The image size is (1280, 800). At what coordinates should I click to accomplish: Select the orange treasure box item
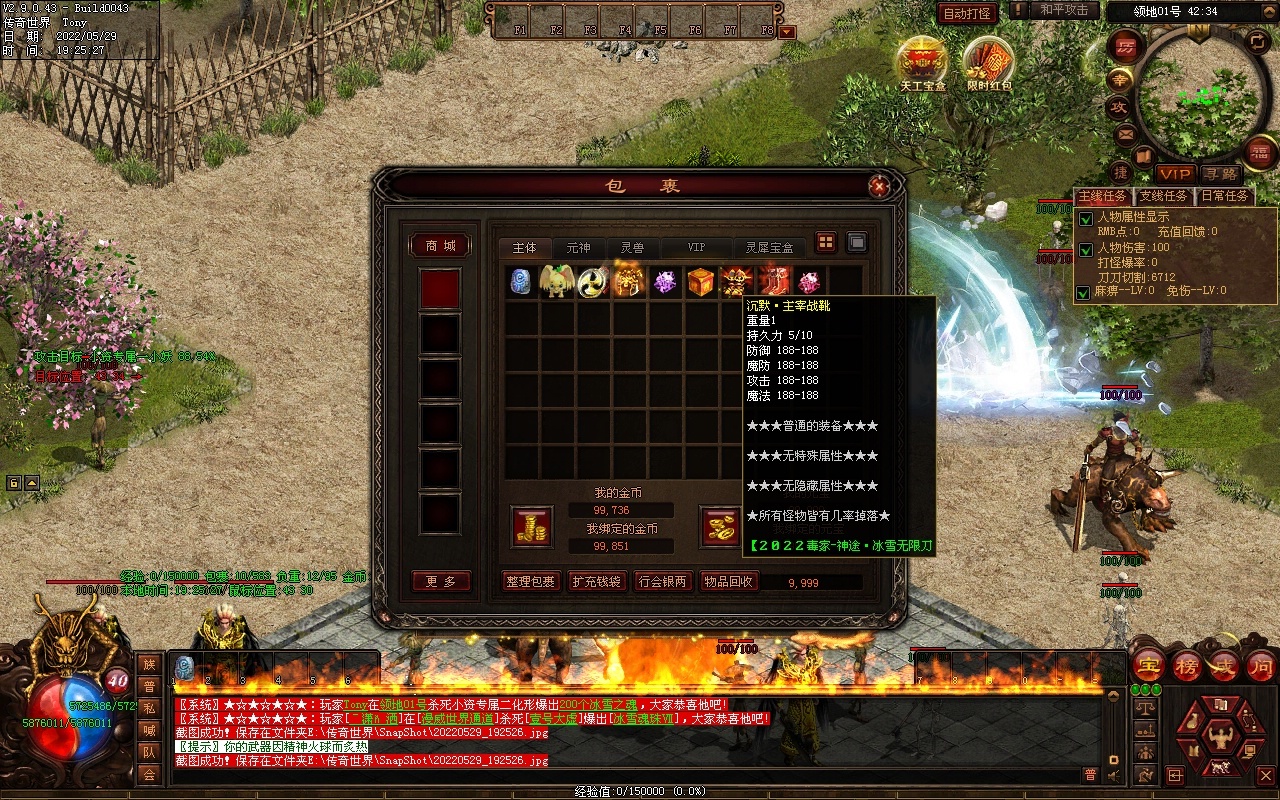pyautogui.click(x=701, y=282)
